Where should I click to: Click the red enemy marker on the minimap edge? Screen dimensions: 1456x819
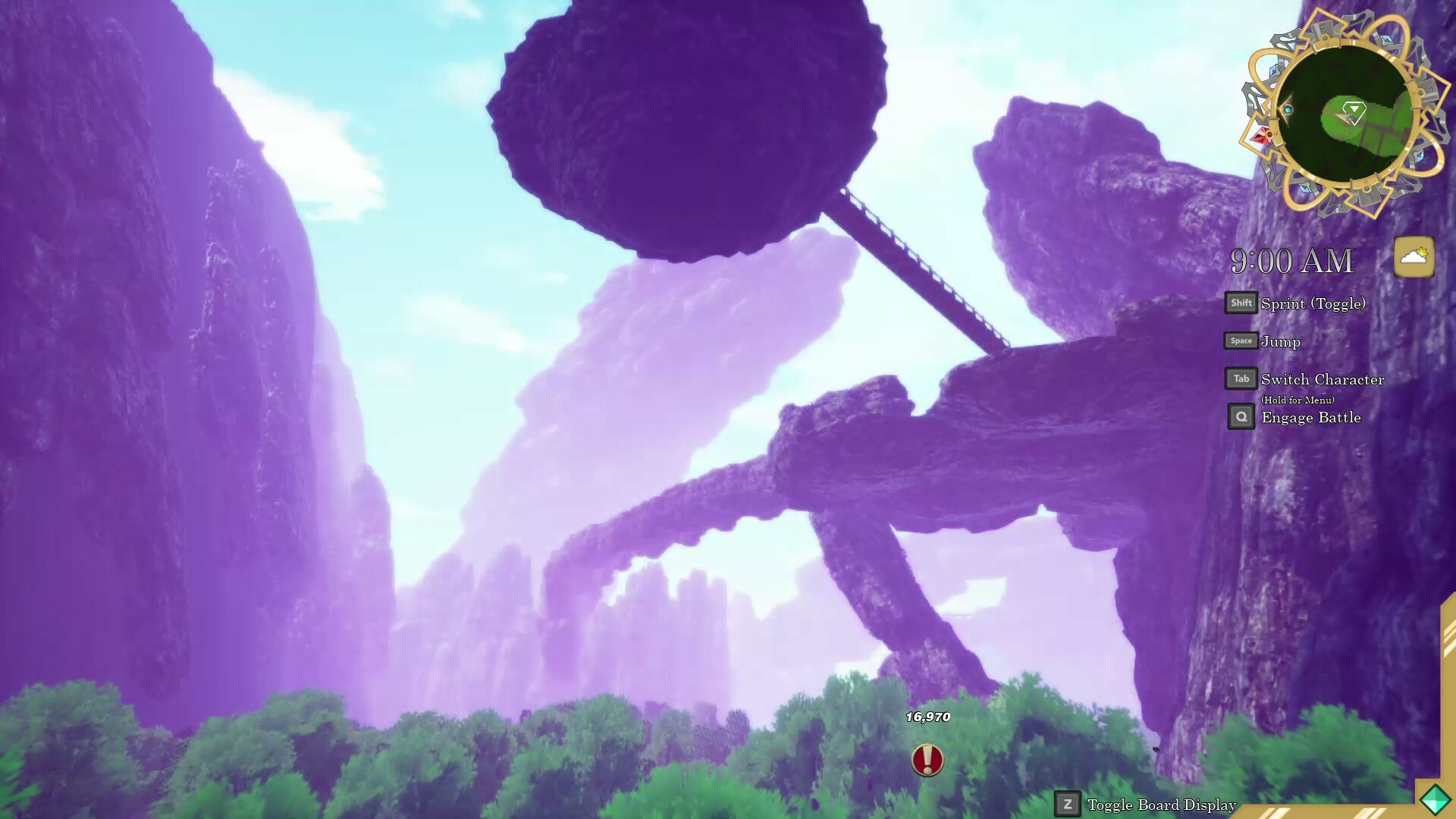1263,136
